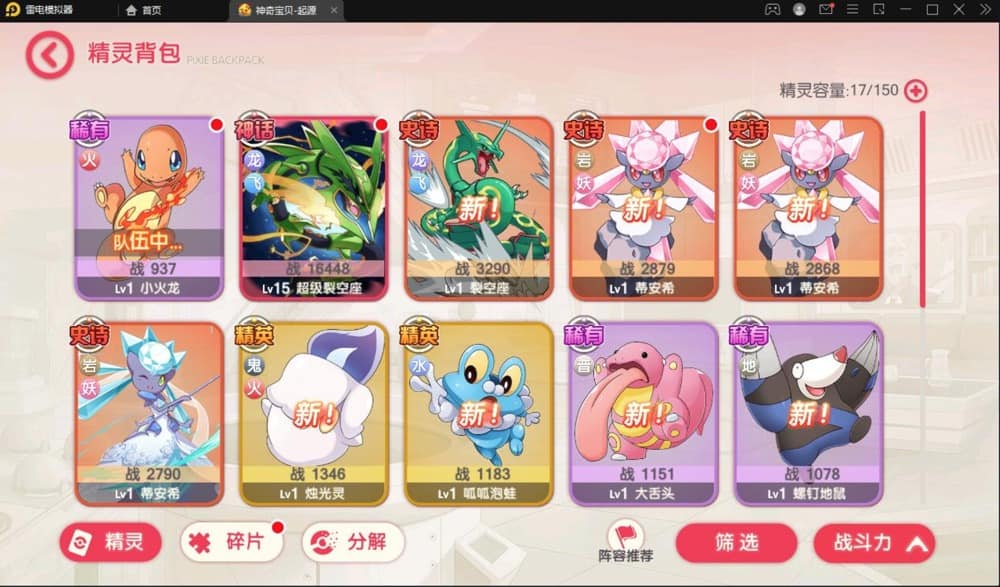Open the 分解 tab

[x=352, y=543]
